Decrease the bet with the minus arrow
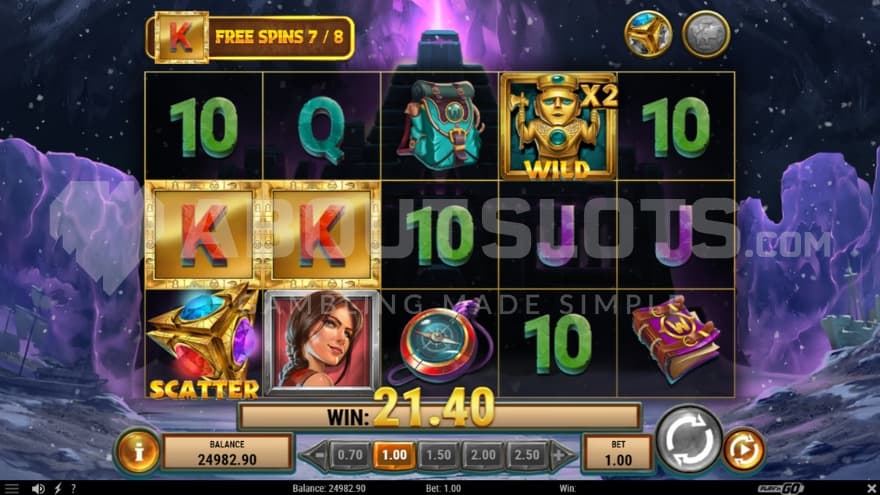Viewport: 880px width, 495px height. click(x=315, y=454)
